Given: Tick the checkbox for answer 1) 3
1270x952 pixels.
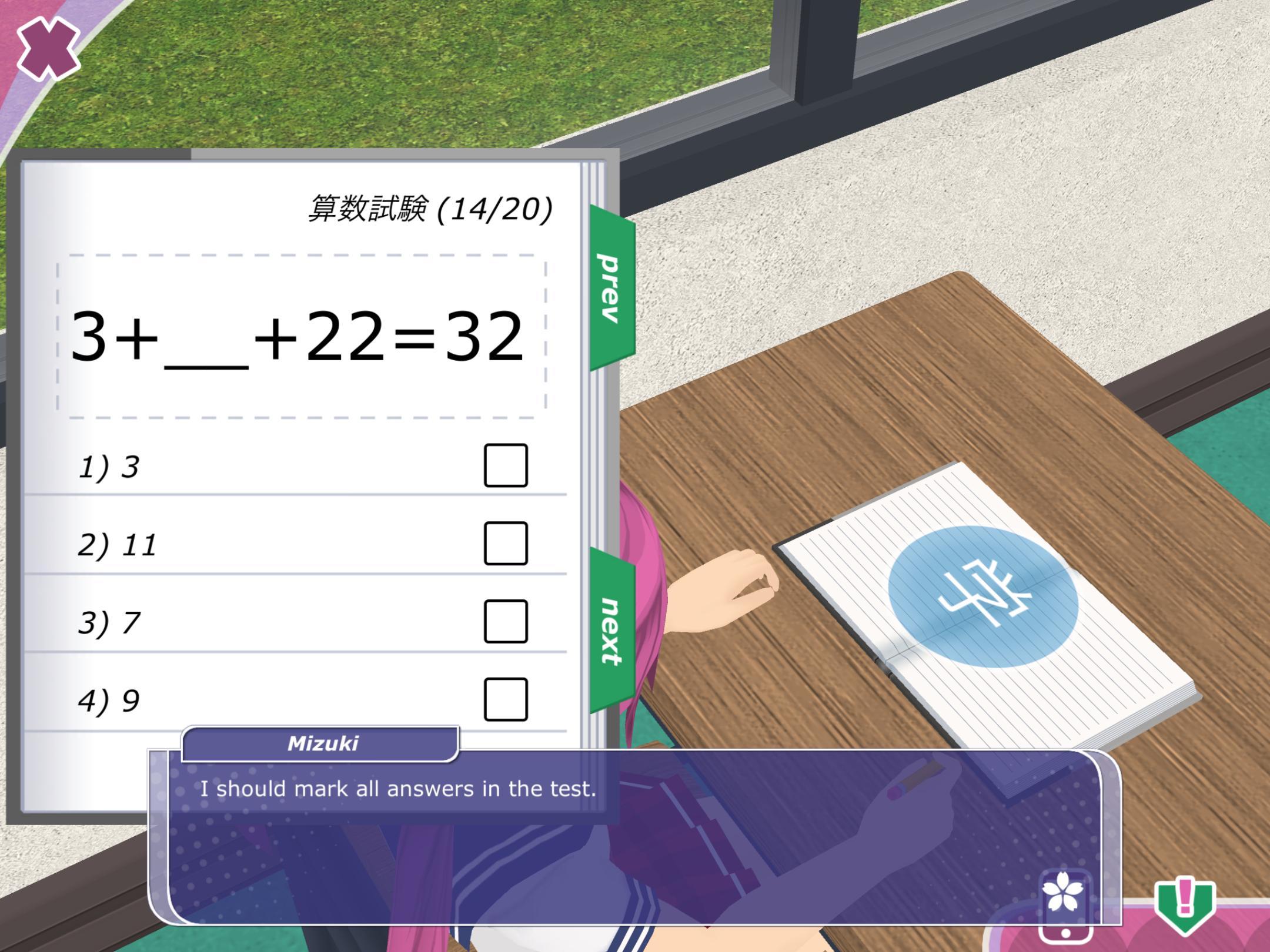Looking at the screenshot, I should [x=506, y=465].
